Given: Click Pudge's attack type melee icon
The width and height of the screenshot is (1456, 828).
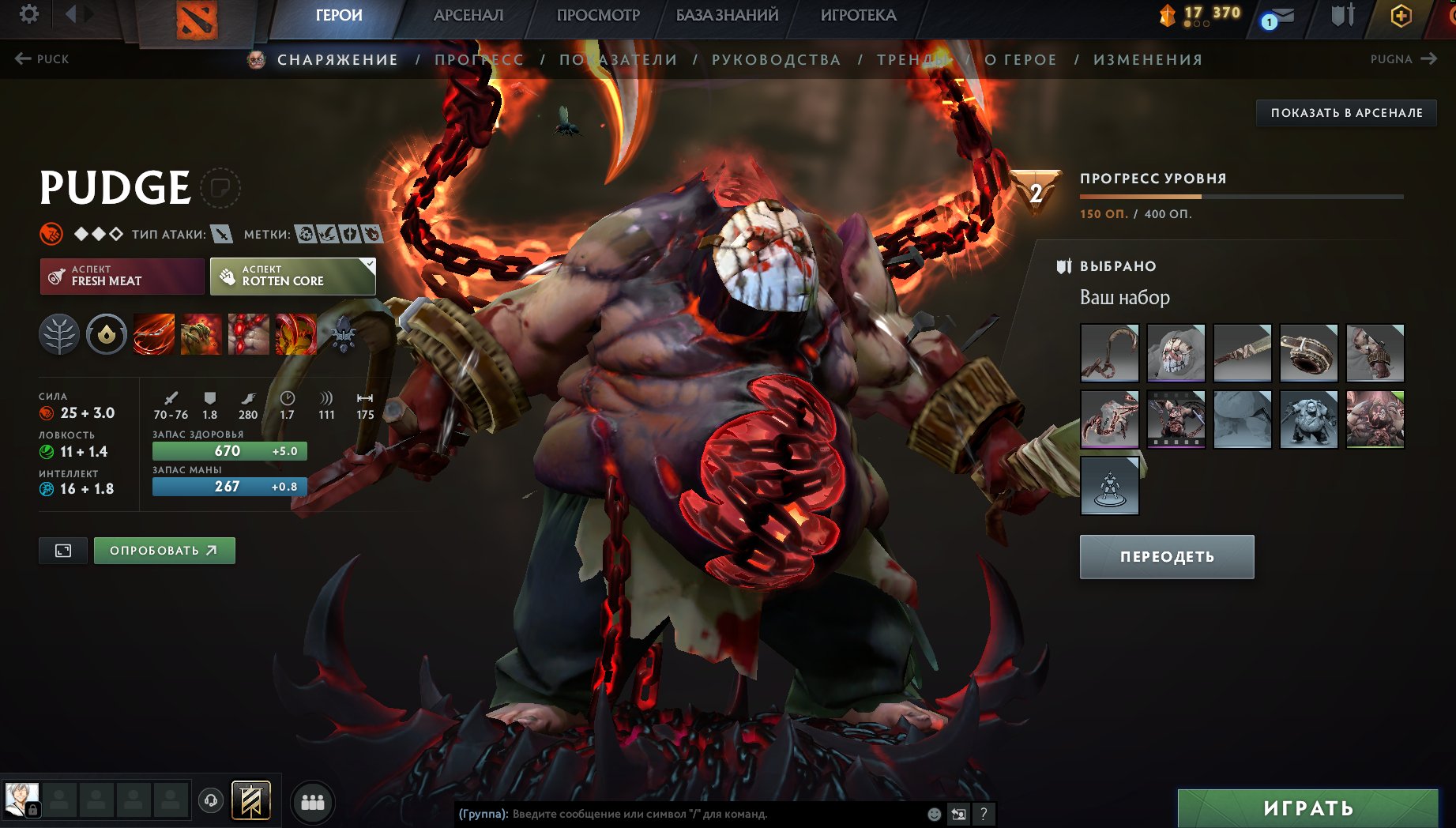Looking at the screenshot, I should point(220,234).
